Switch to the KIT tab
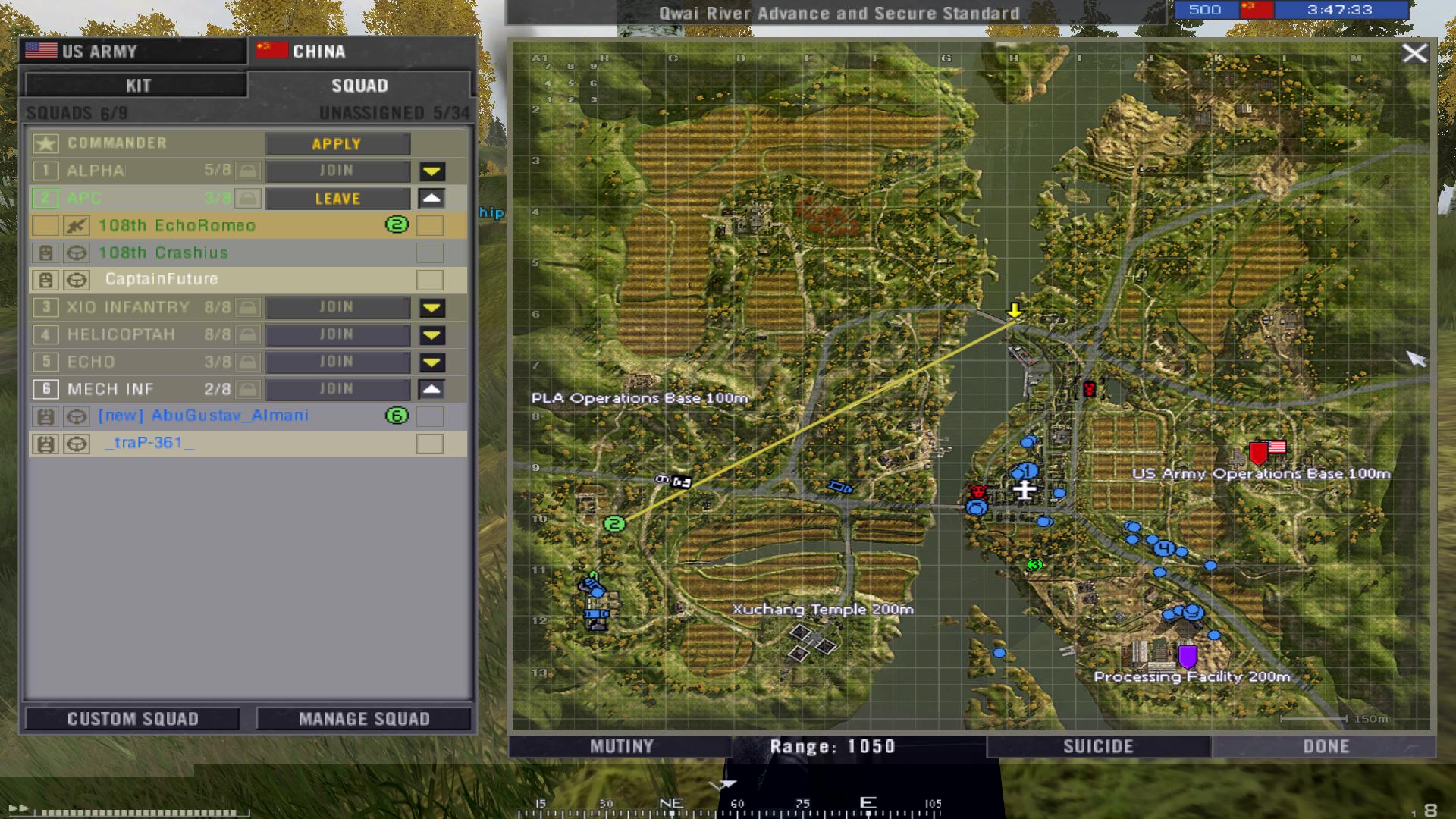Viewport: 1456px width, 819px height. [x=137, y=85]
